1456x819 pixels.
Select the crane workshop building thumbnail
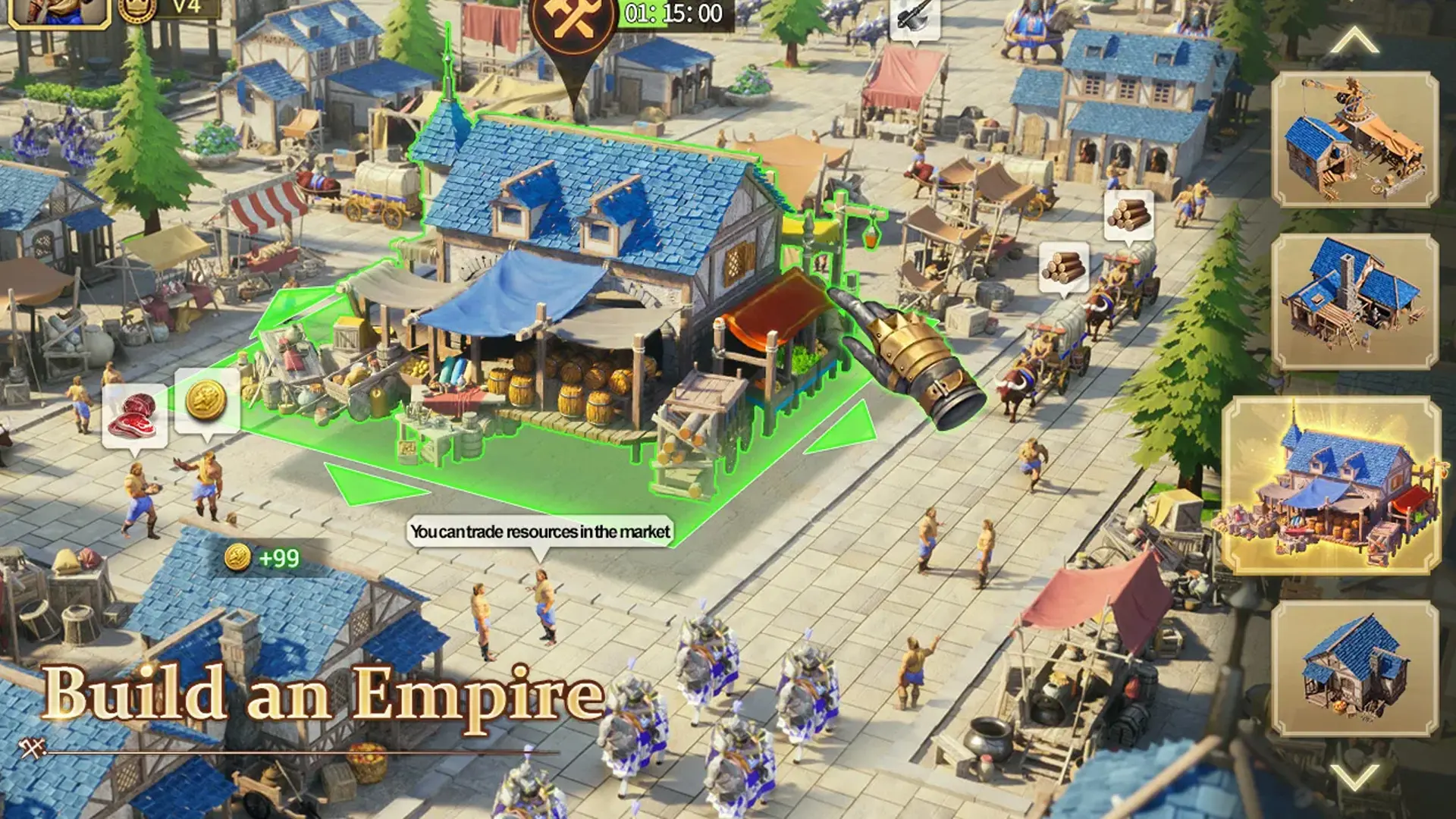click(1354, 140)
